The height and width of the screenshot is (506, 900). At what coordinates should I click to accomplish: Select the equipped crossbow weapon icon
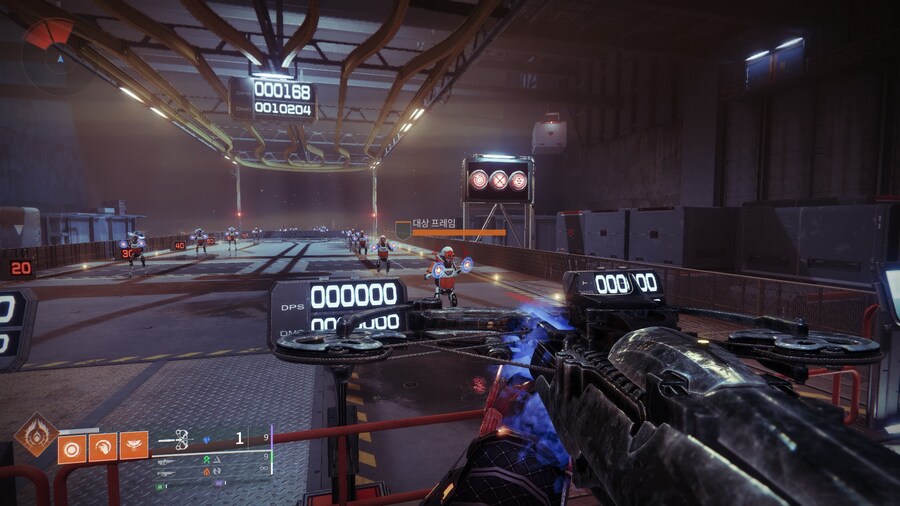coord(182,438)
